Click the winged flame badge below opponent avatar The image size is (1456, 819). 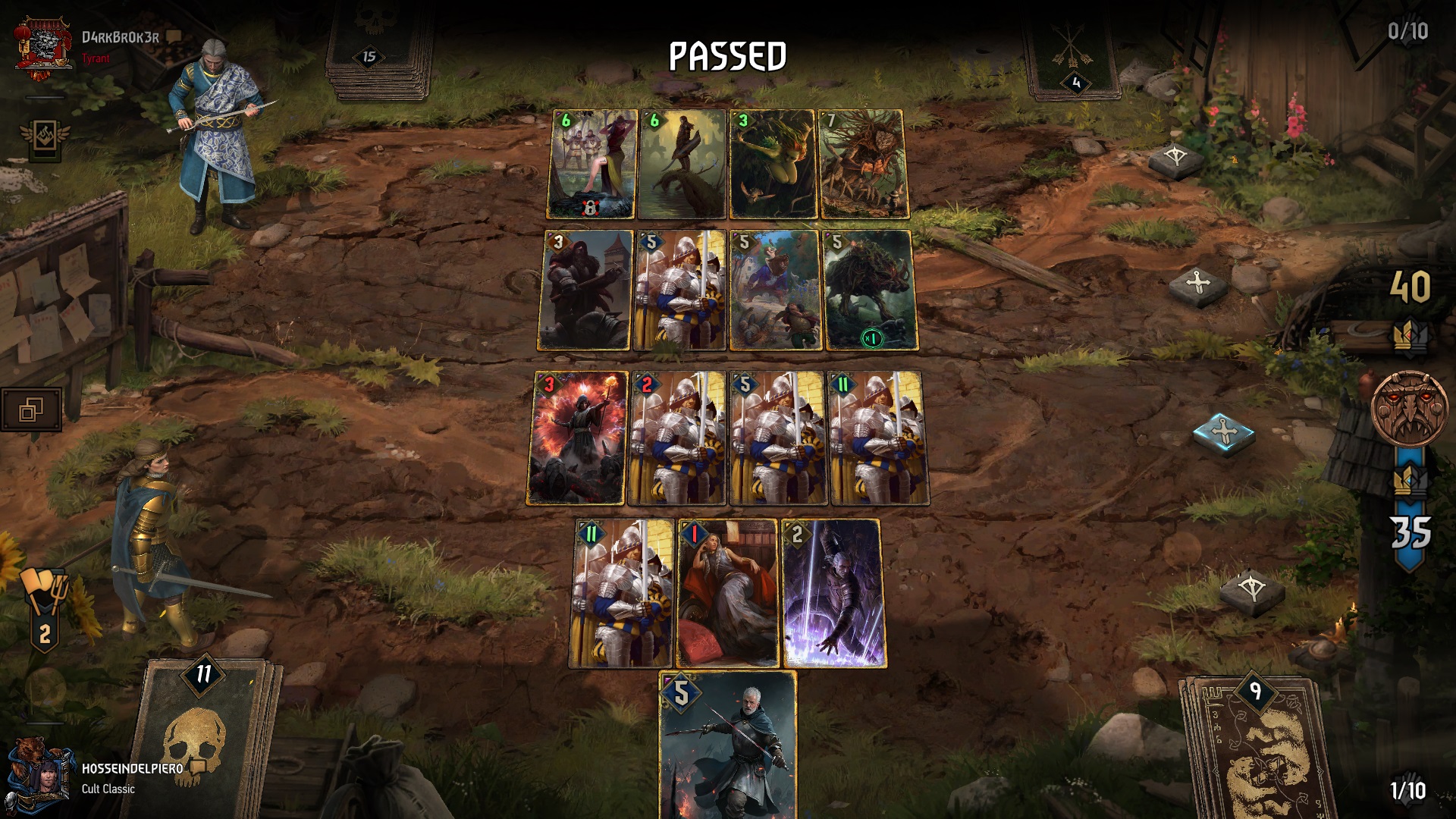(x=44, y=137)
